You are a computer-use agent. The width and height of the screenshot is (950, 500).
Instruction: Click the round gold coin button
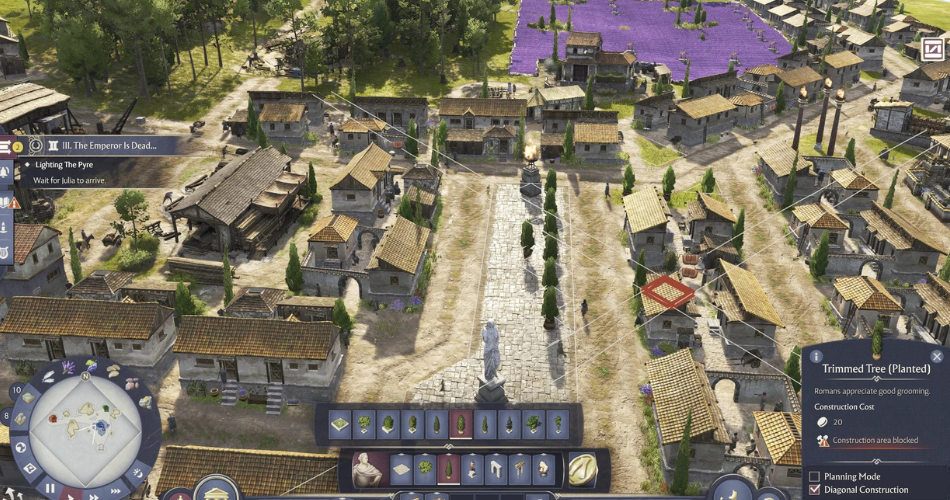(582, 469)
